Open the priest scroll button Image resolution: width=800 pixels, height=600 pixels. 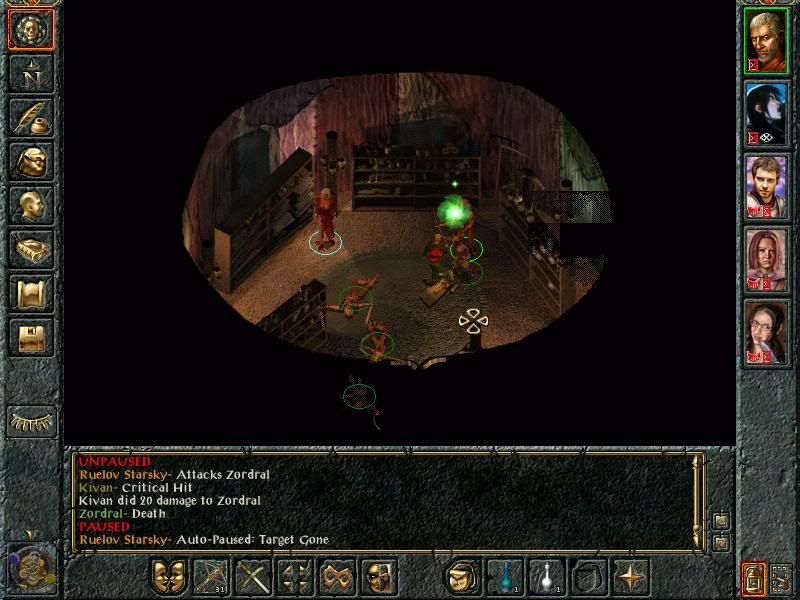(x=31, y=293)
